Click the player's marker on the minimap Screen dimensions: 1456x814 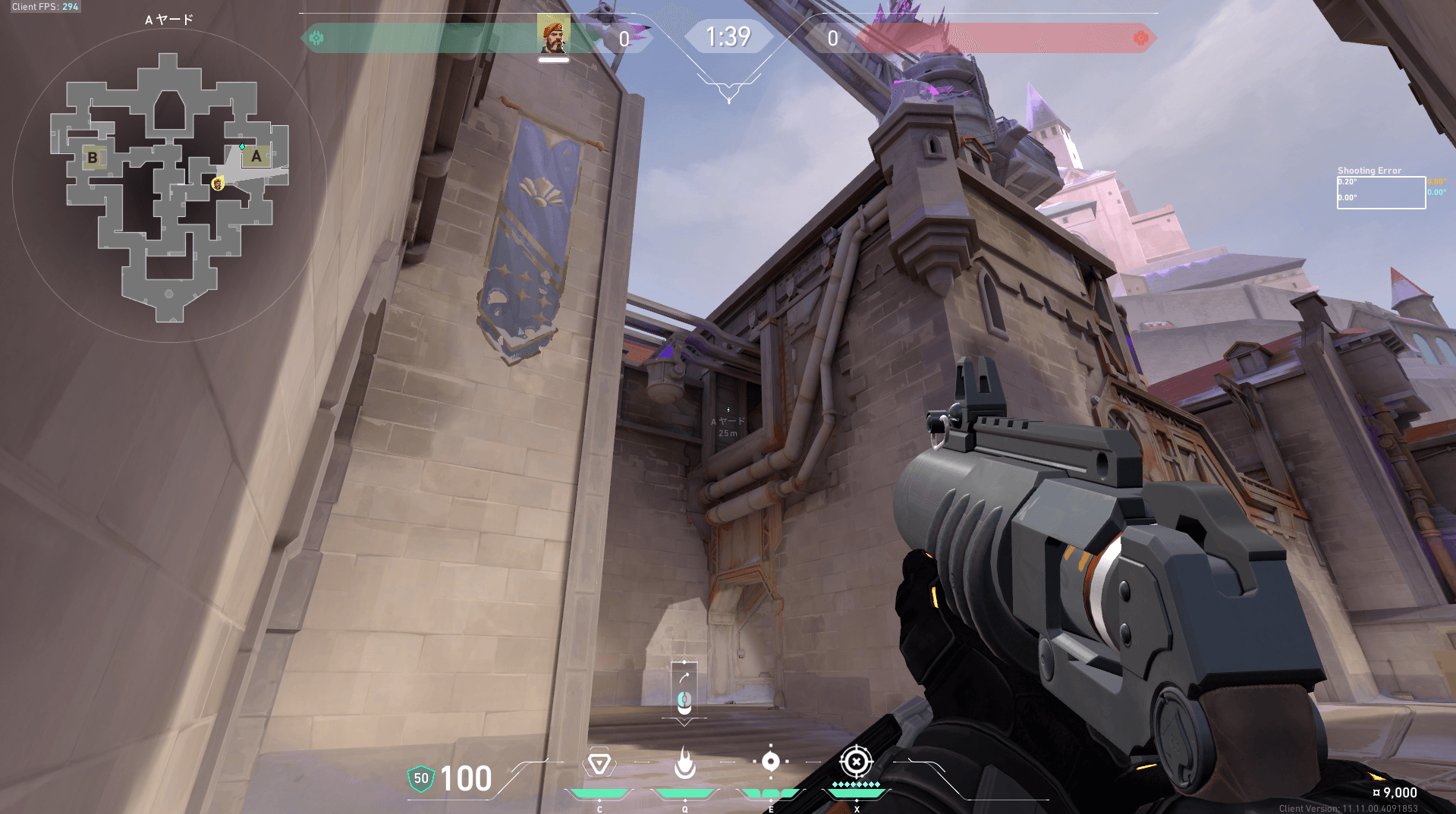(218, 184)
